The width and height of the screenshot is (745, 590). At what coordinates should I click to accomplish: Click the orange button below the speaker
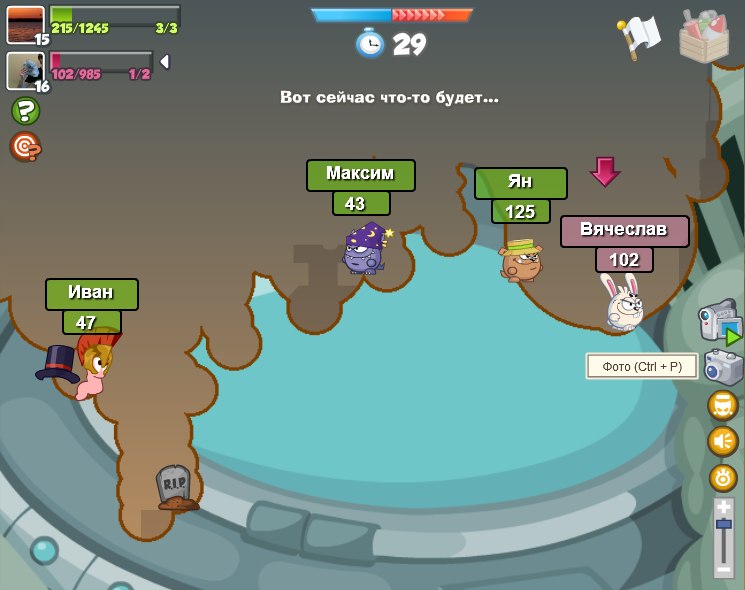[x=723, y=477]
